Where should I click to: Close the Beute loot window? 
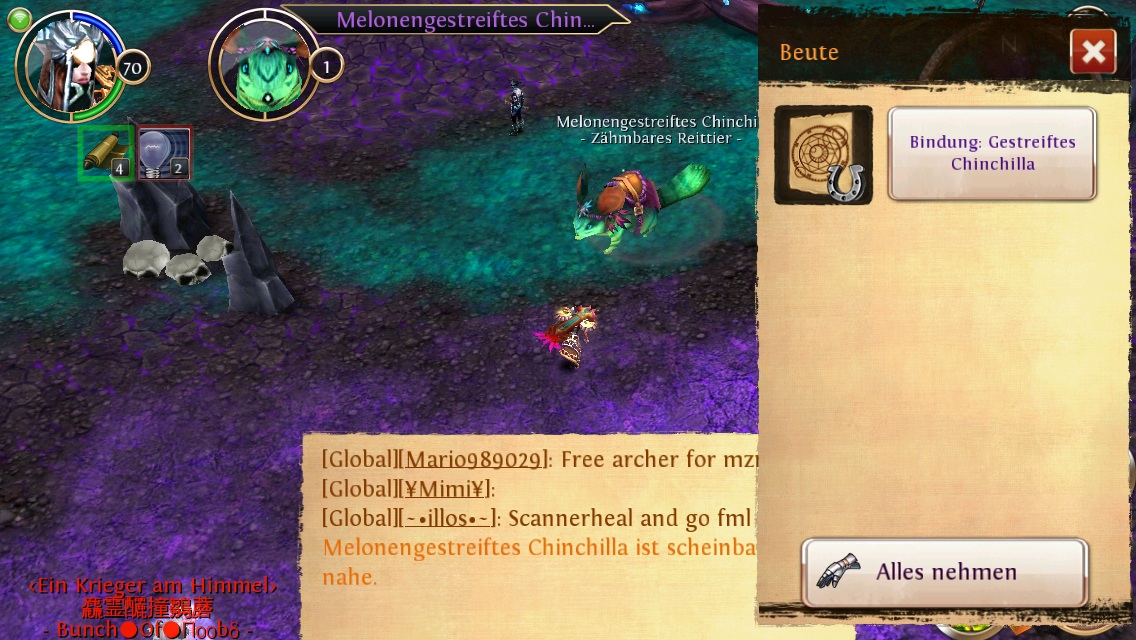[x=1092, y=52]
